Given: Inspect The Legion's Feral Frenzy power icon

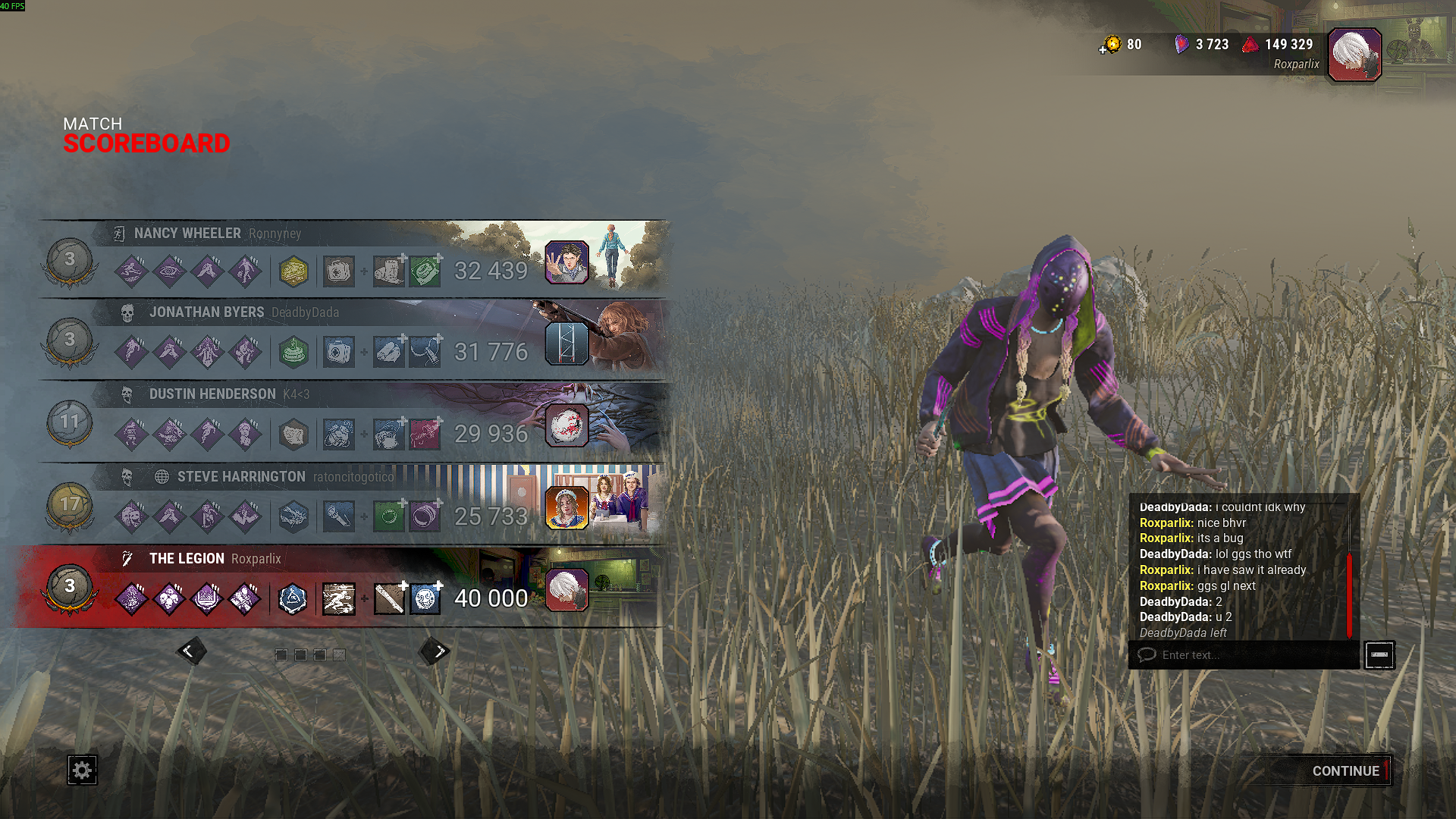Looking at the screenshot, I should [339, 599].
